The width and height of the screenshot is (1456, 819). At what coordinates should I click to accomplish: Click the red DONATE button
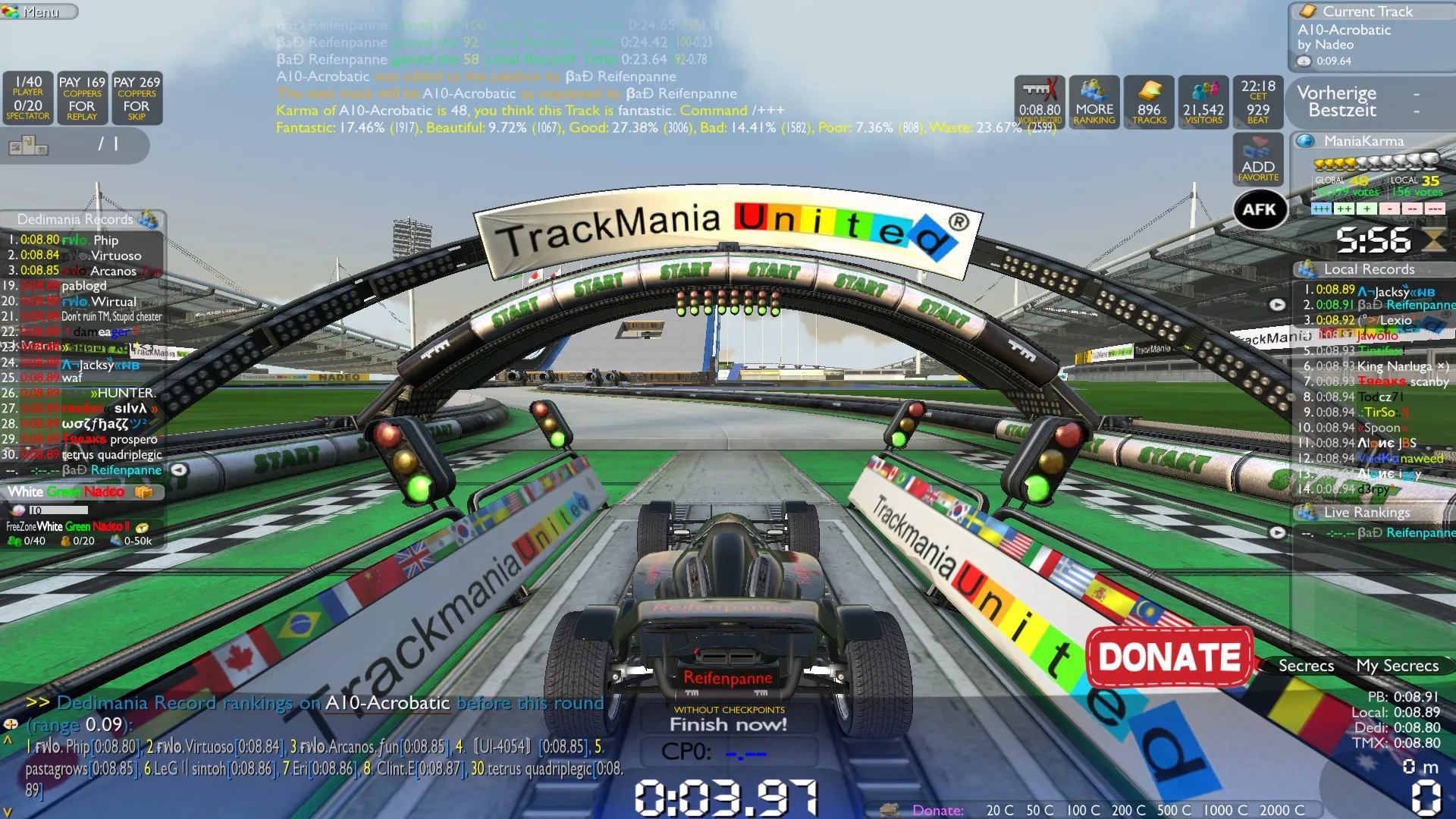click(1169, 657)
